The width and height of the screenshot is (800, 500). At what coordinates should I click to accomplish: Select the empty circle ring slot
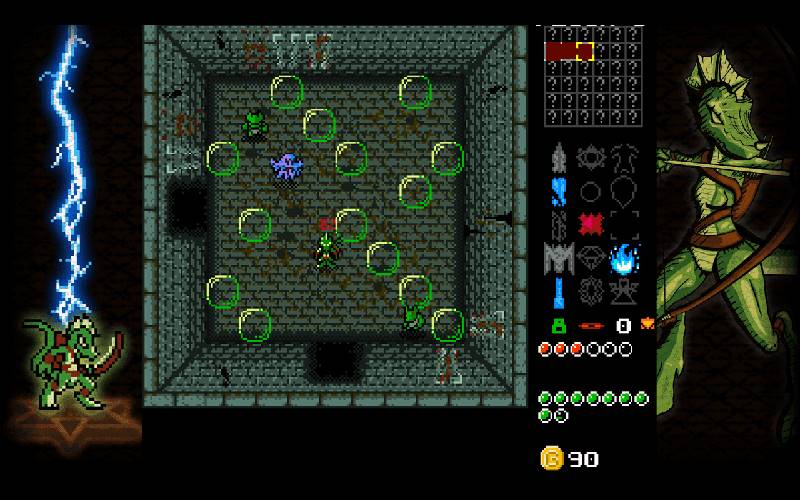coord(591,190)
